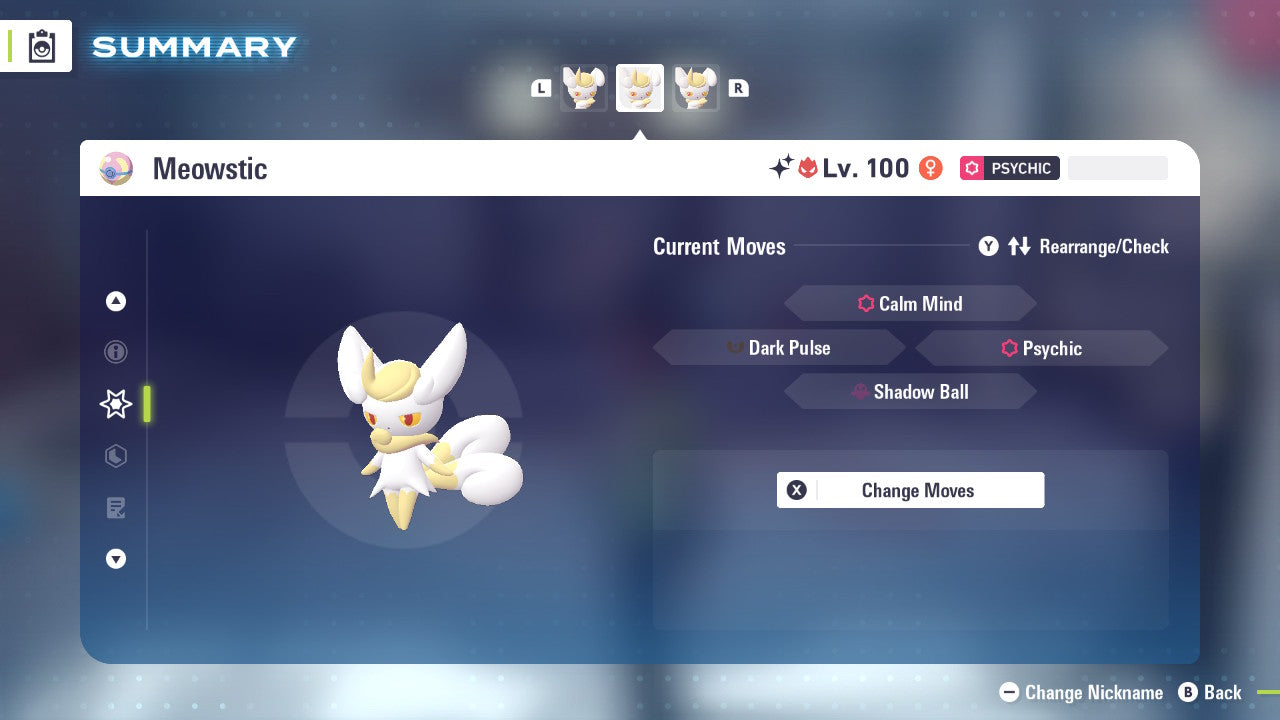Screen dimensions: 1280x720
Task: Click the camera clipboard icon top left
Action: click(41, 46)
